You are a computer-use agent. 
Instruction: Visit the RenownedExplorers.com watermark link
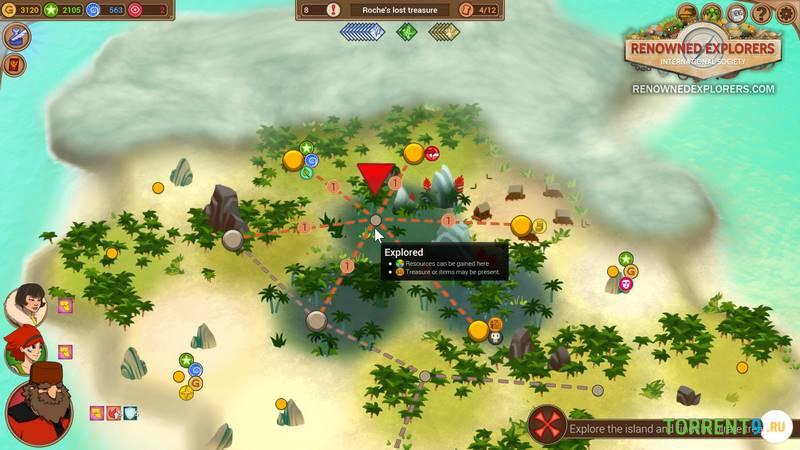703,89
